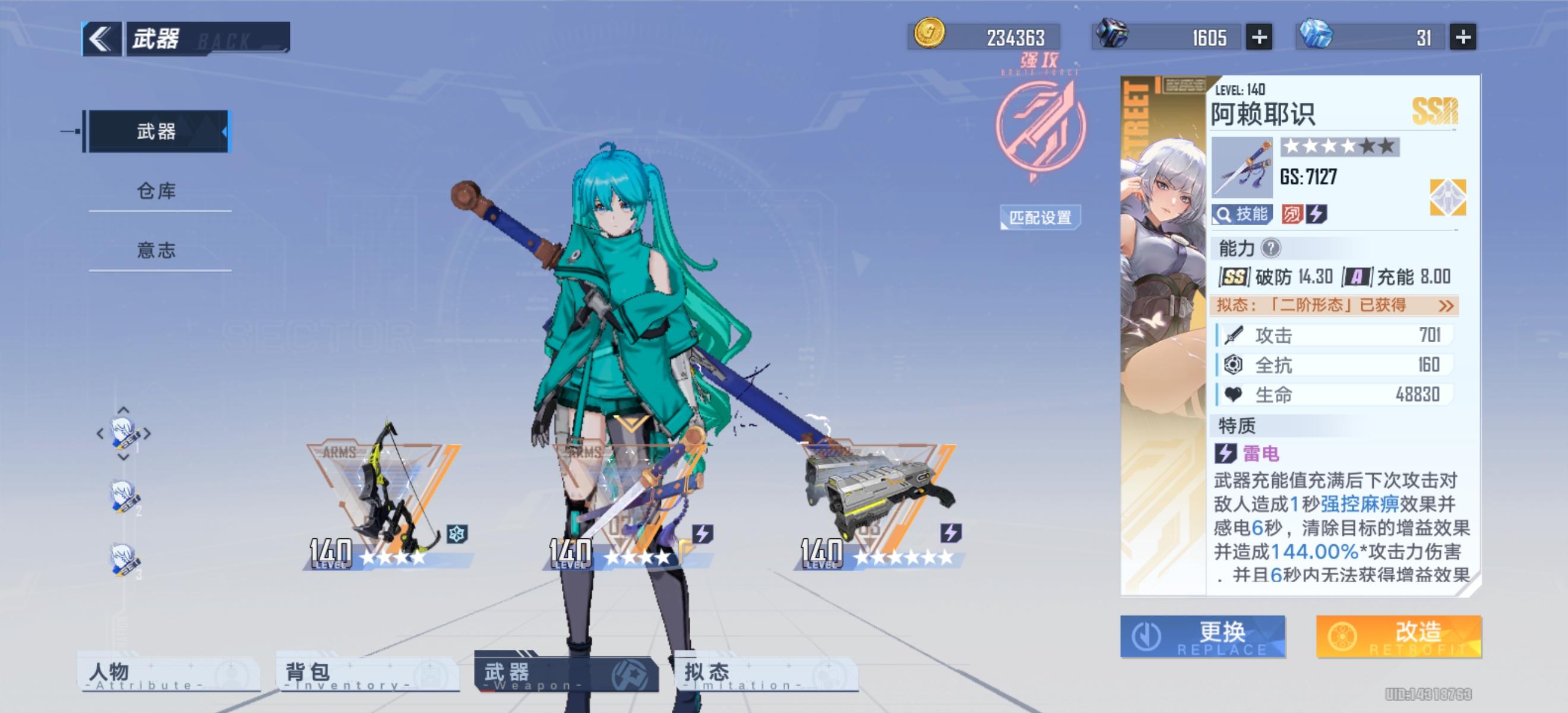Click the back arrow next to 武器 title
Screen dimensions: 1568x713
pos(103,38)
